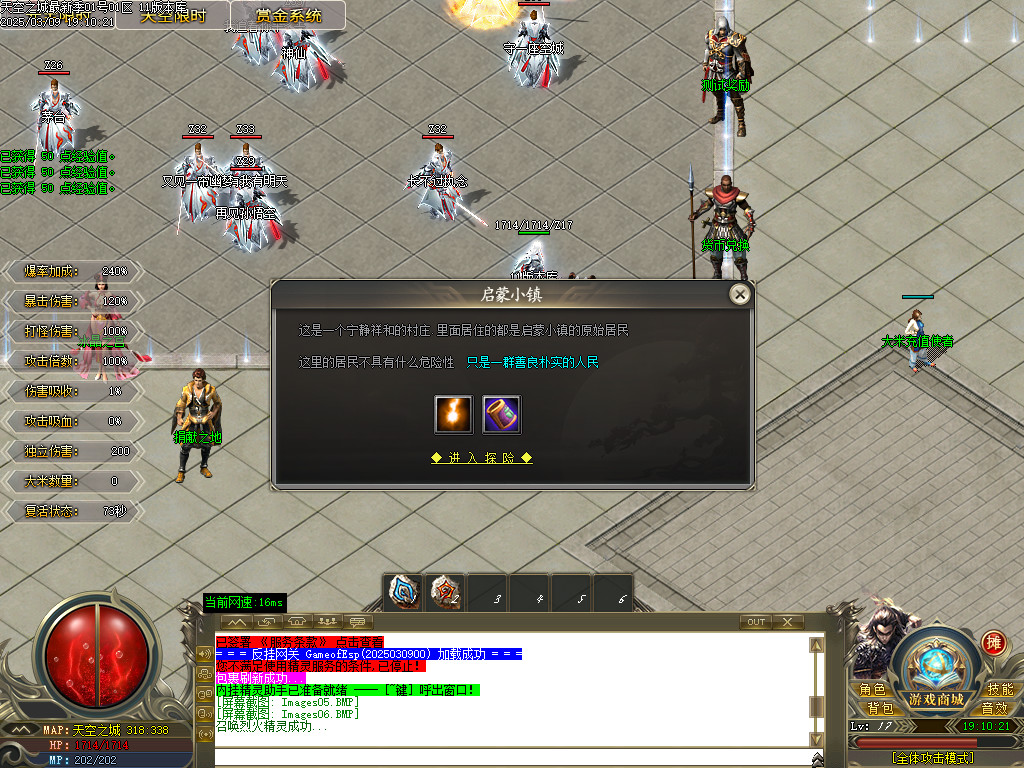Switch the 全体攻击模式 attack mode
The width and height of the screenshot is (1024, 768).
tap(932, 758)
